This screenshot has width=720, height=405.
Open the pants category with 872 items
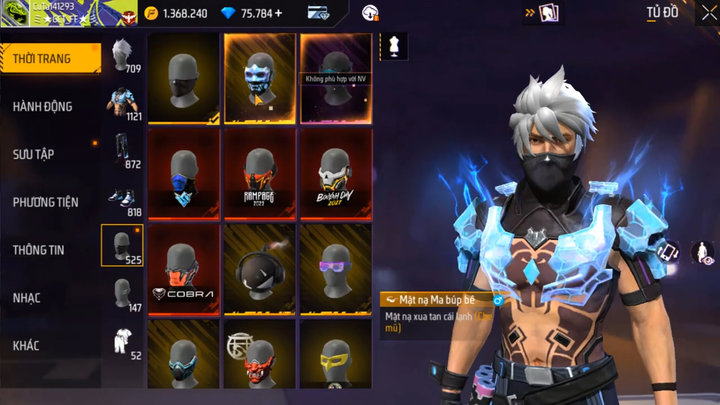tap(123, 149)
